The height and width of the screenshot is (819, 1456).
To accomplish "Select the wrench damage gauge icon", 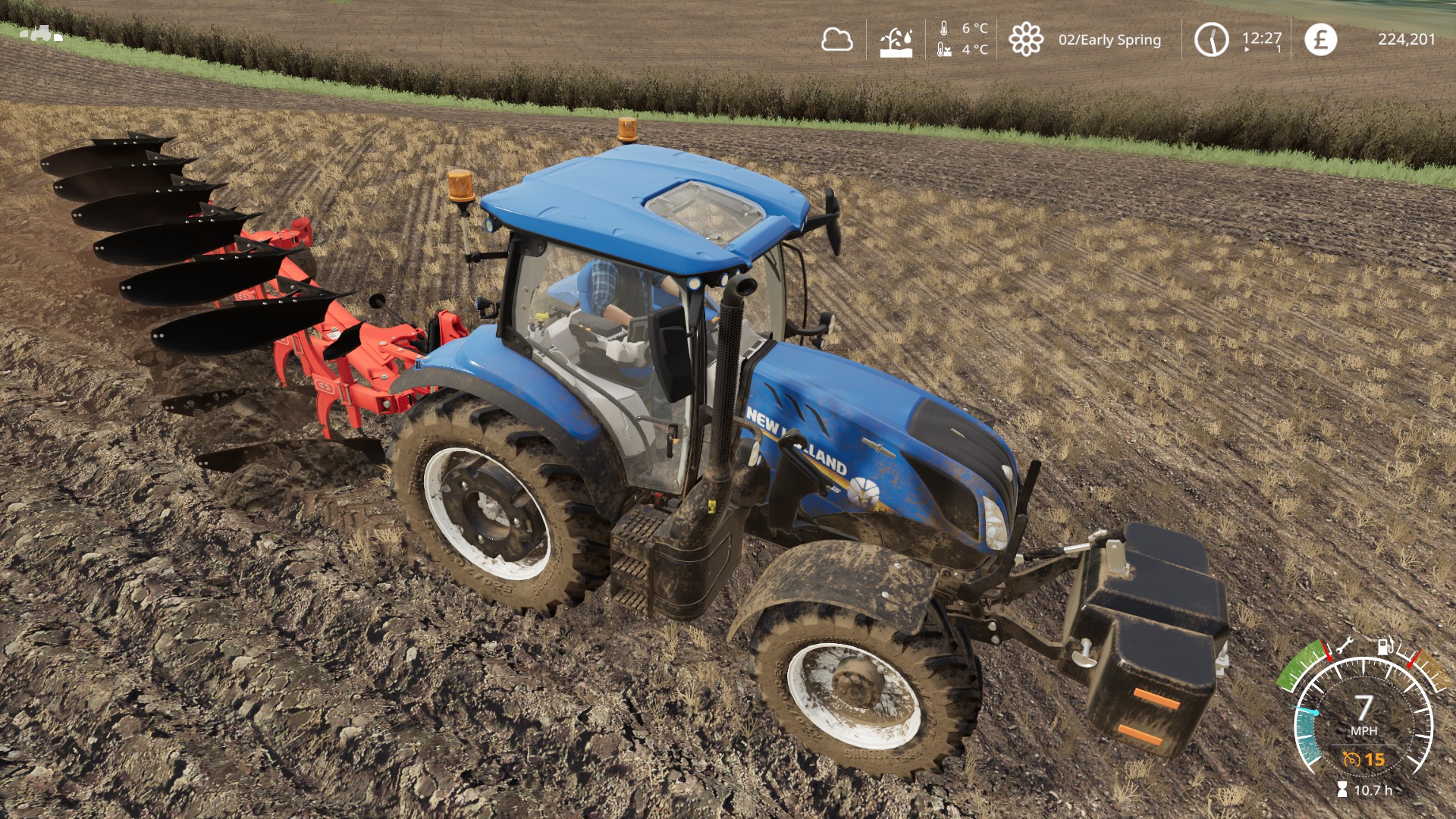I will 1344,646.
